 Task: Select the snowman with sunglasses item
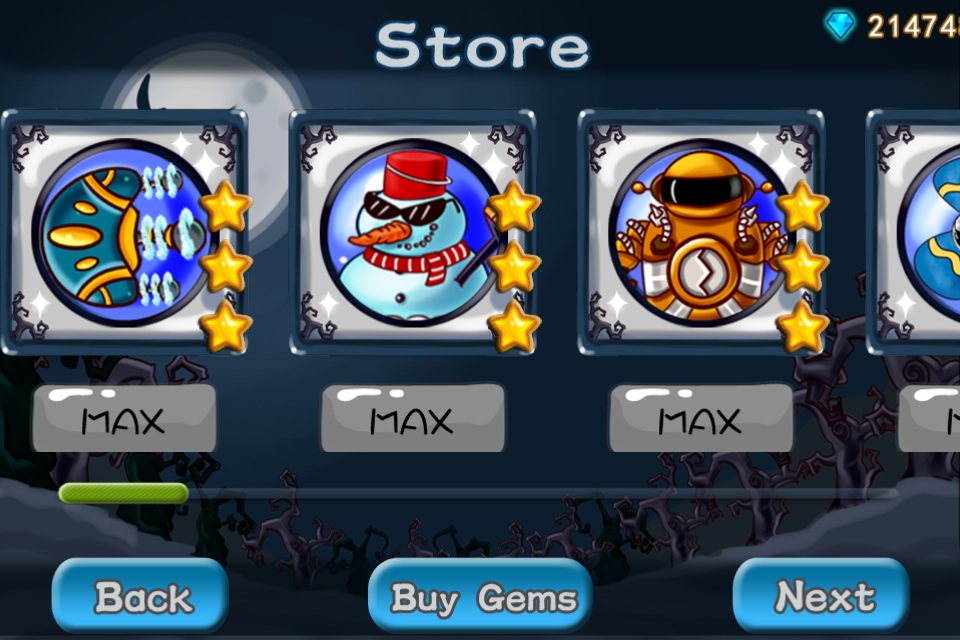point(412,232)
